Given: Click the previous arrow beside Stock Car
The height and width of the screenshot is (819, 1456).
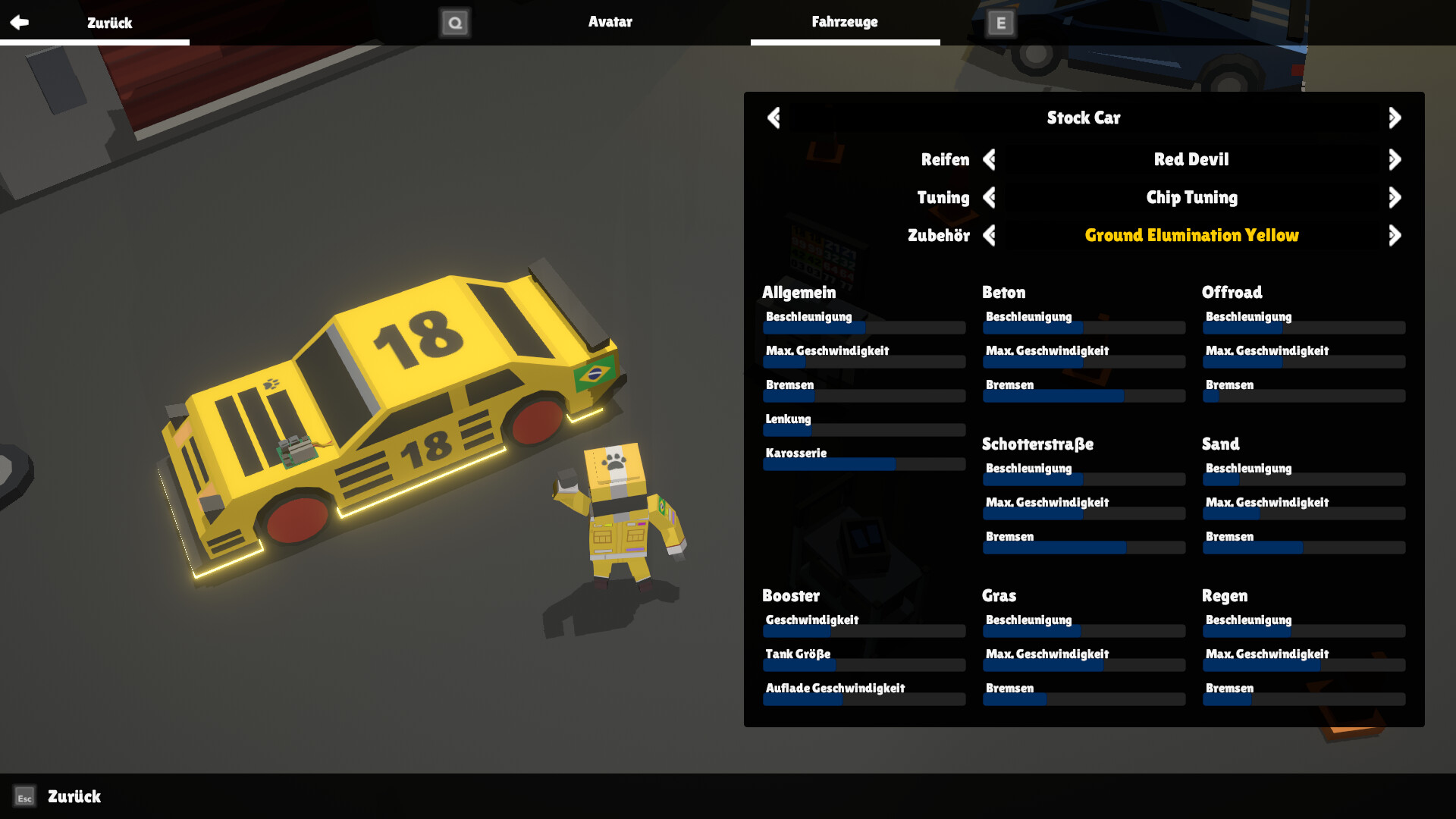Looking at the screenshot, I should coord(774,118).
